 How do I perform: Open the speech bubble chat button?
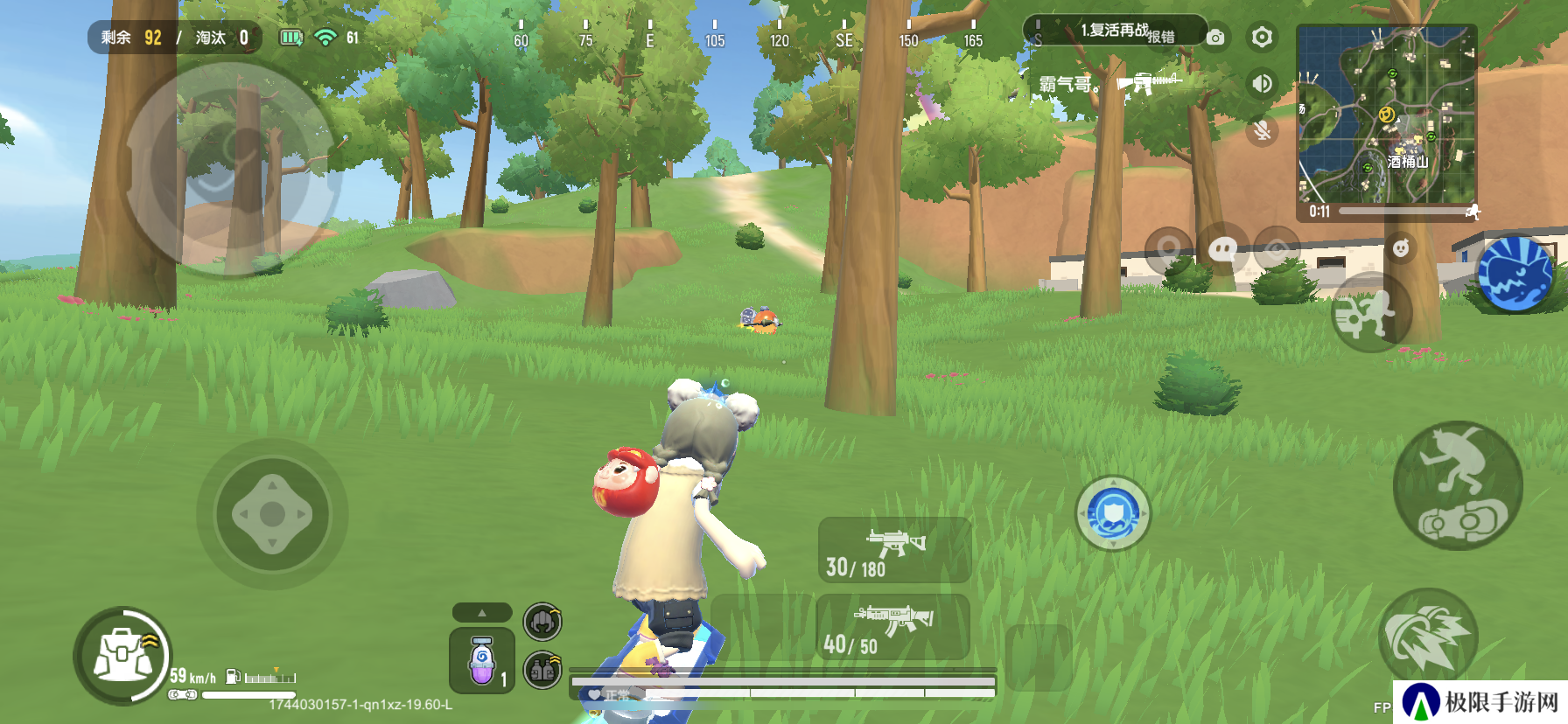[1222, 251]
